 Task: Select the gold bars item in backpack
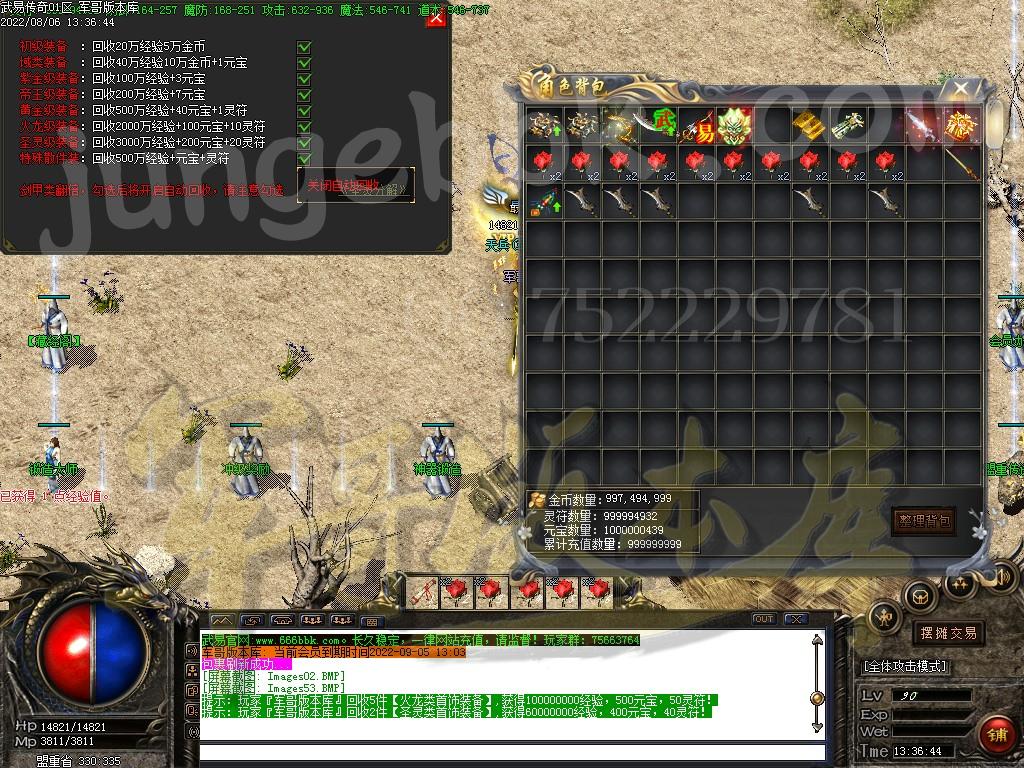click(807, 125)
